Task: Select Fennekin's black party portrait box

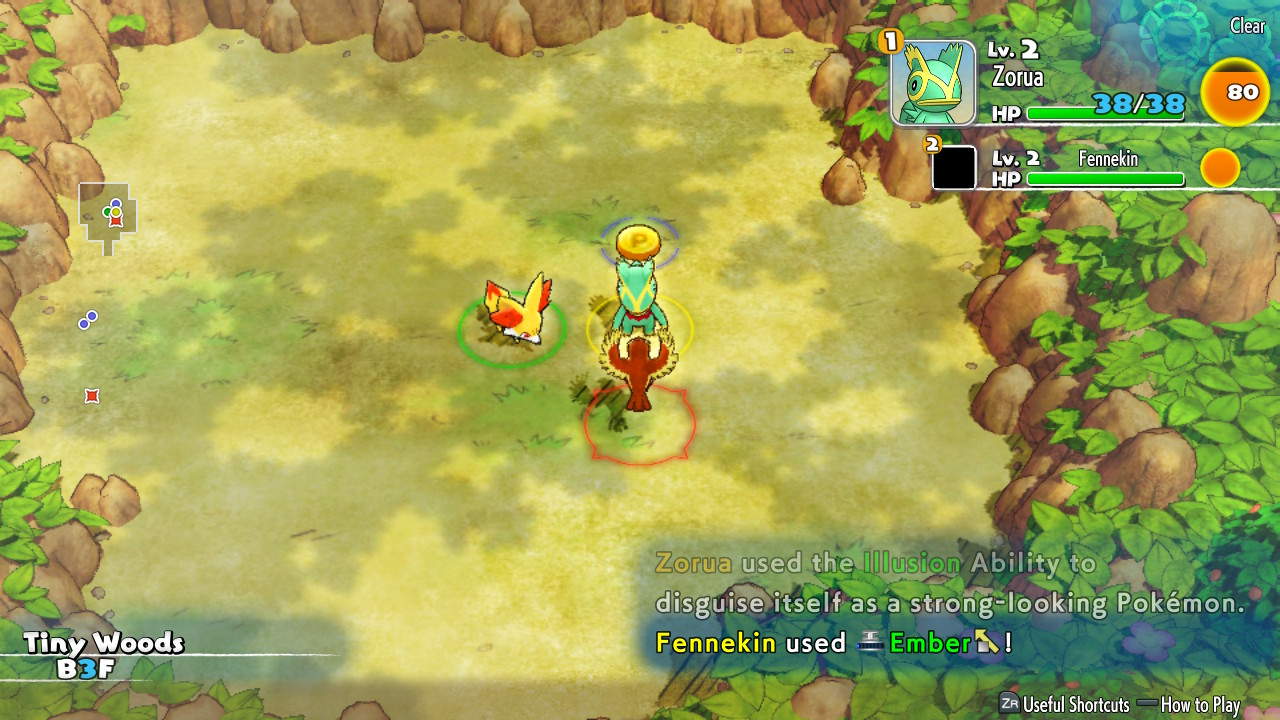Action: [954, 168]
